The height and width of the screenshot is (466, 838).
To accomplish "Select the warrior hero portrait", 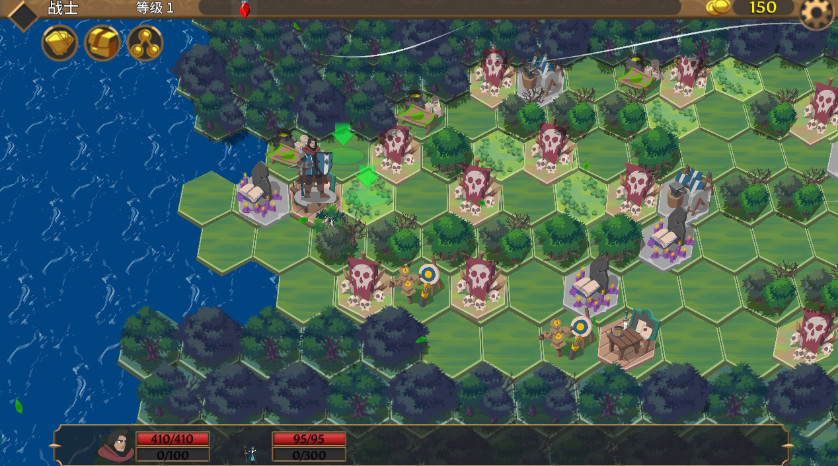I will (117, 445).
